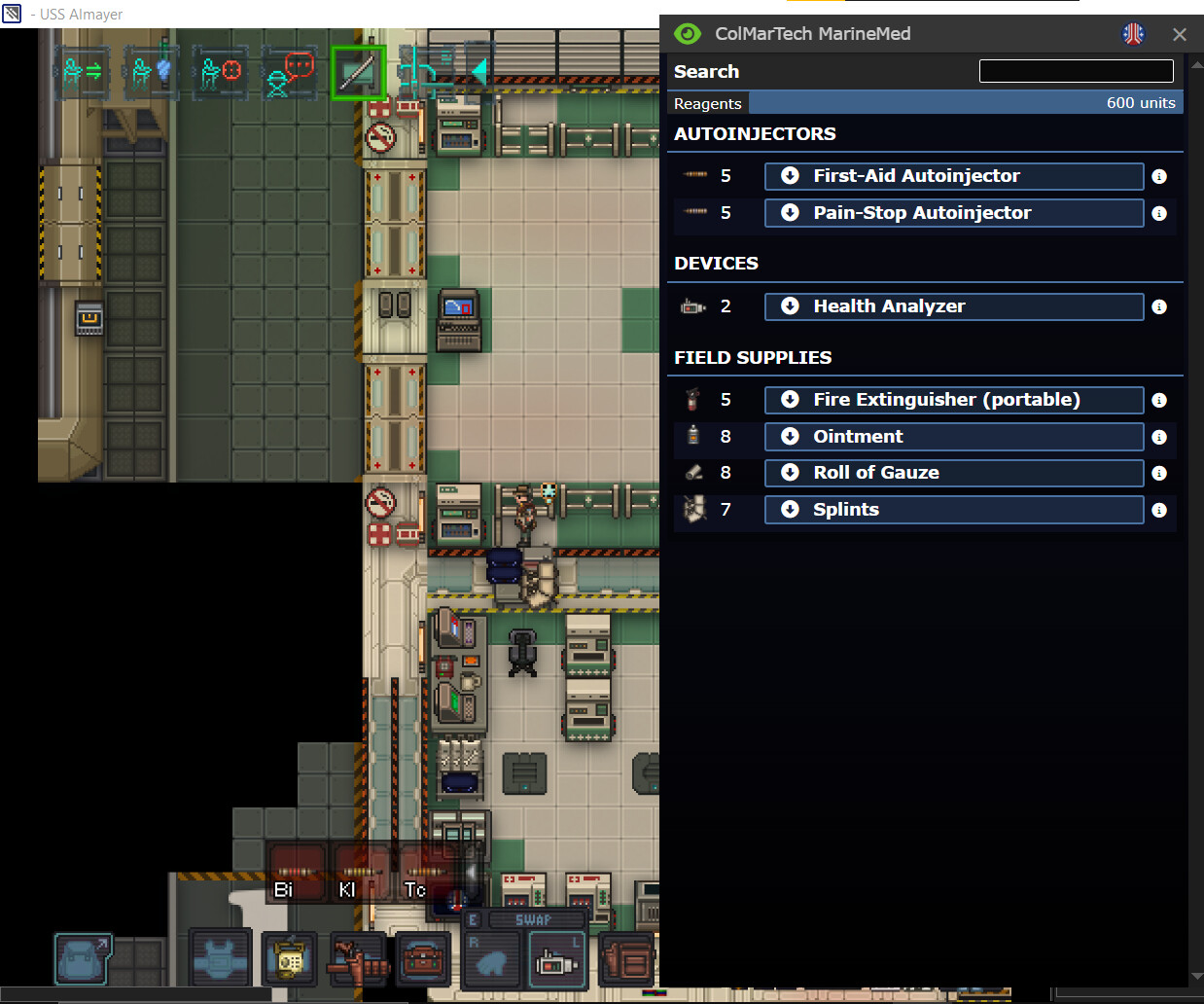This screenshot has width=1204, height=1004.
Task: Select the left hand slot holding analyzer
Action: pos(557,961)
